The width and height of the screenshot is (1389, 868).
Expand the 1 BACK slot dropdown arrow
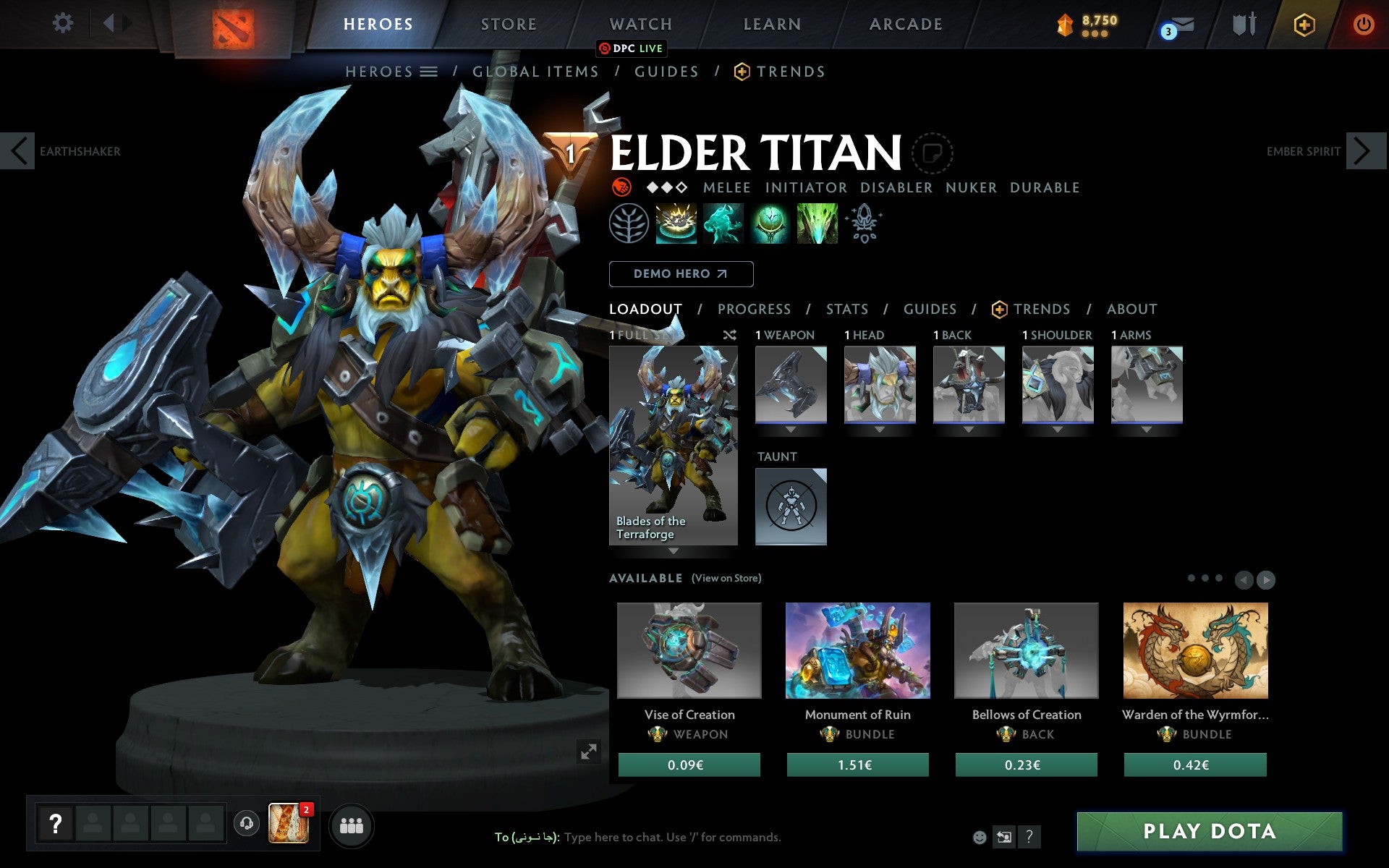click(x=969, y=428)
